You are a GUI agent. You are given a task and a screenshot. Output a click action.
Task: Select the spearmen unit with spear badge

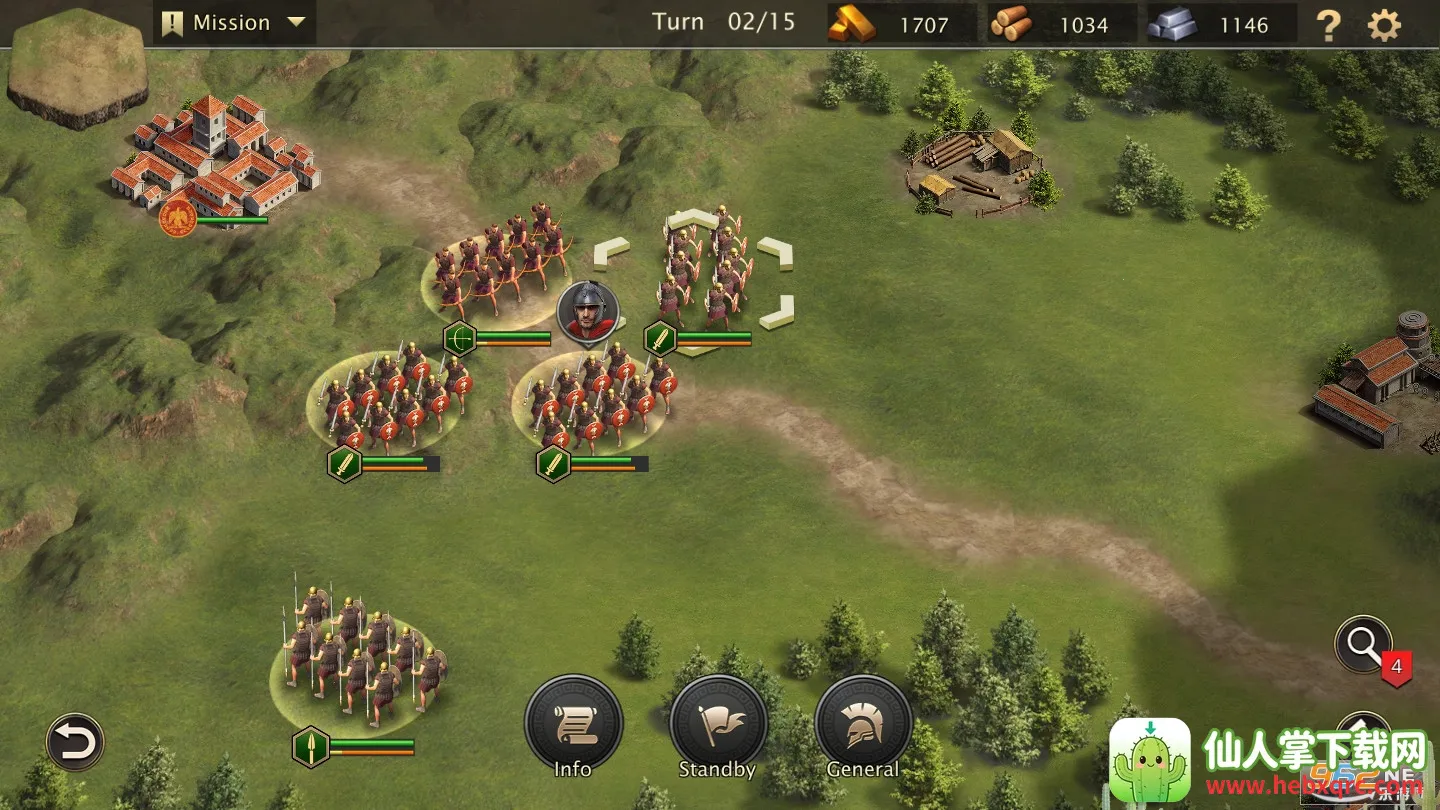(358, 655)
